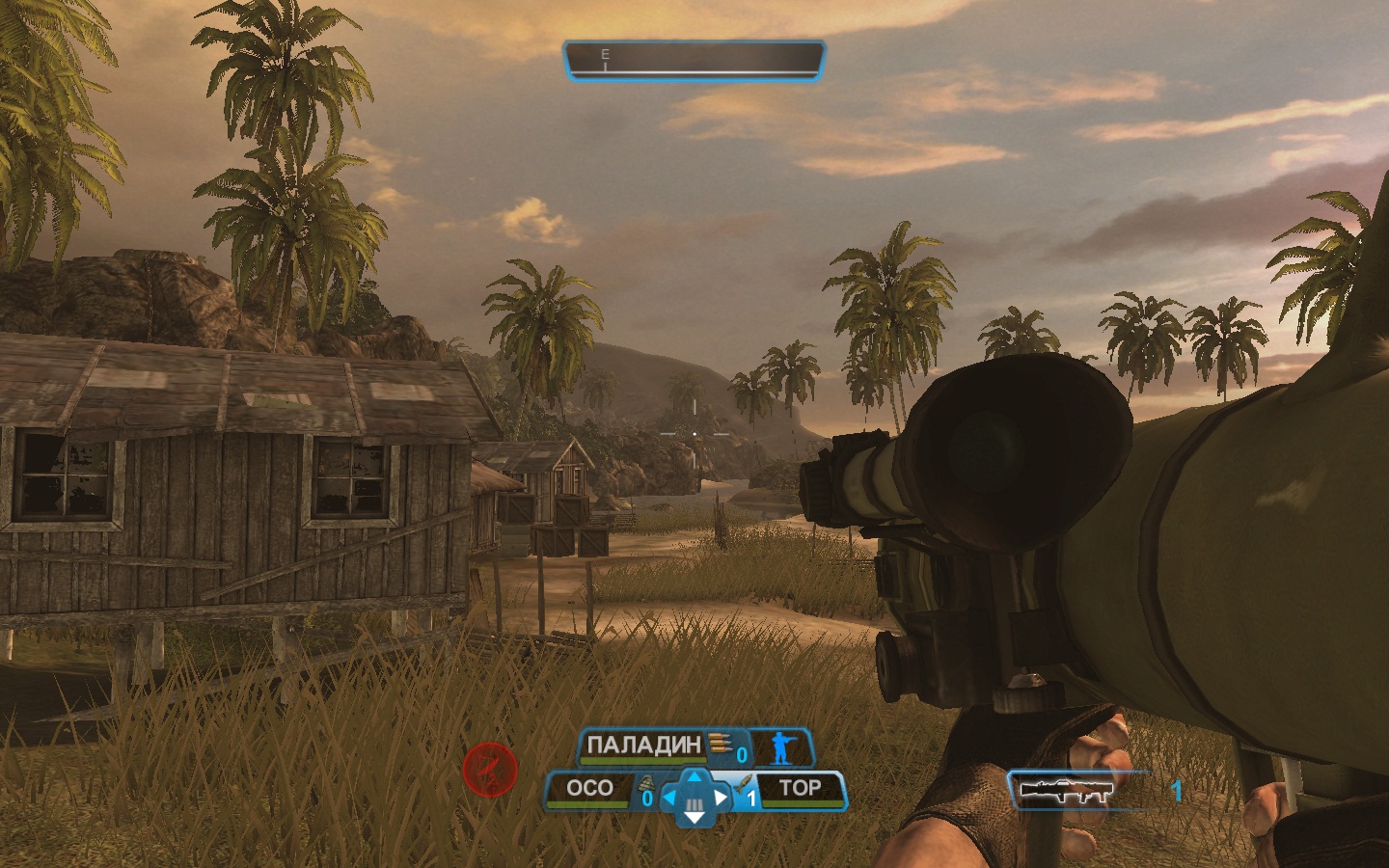
Task: Select squad member ОСО
Action: click(589, 789)
